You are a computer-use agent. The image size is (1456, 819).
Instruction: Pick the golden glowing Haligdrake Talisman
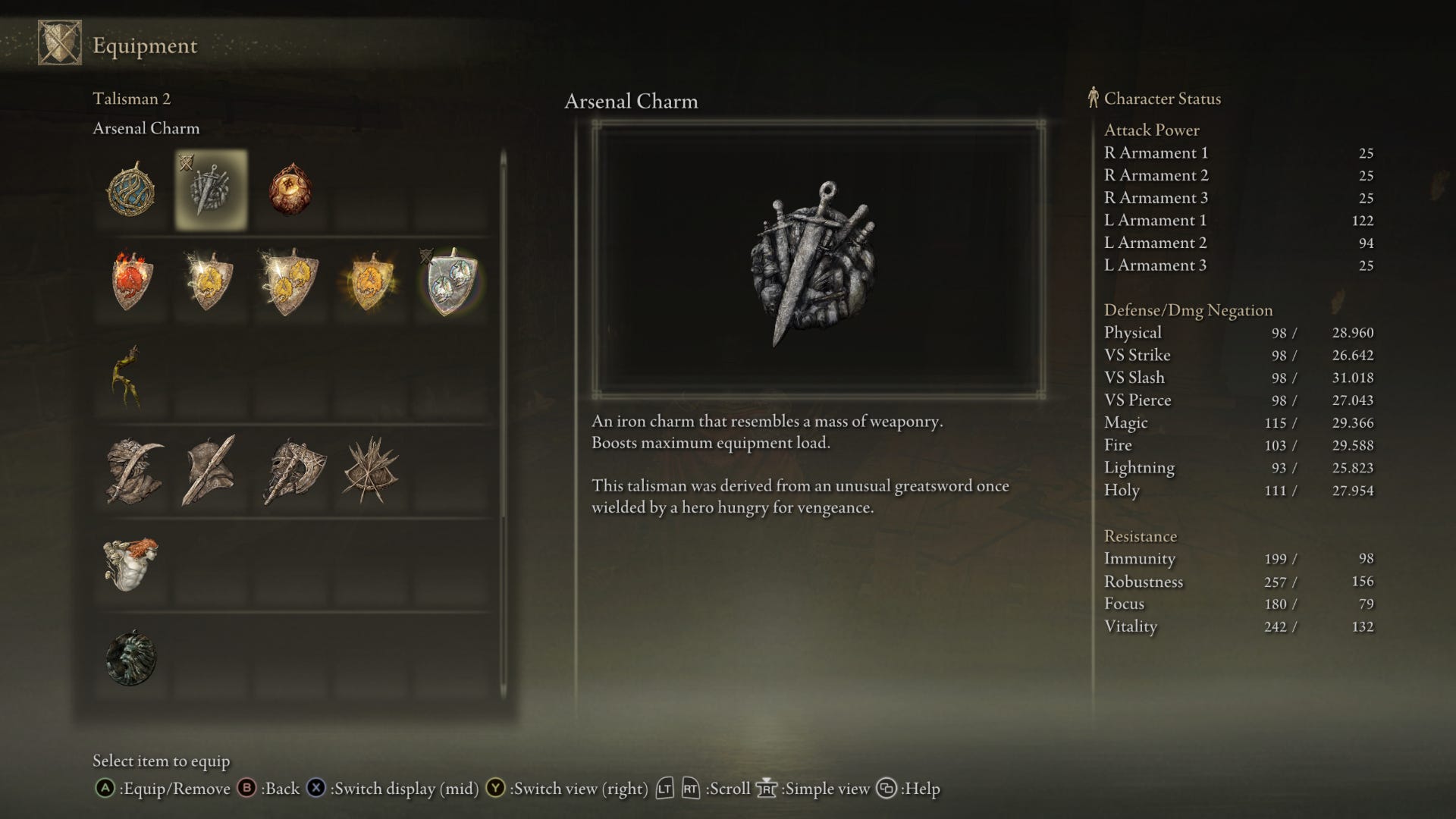369,283
